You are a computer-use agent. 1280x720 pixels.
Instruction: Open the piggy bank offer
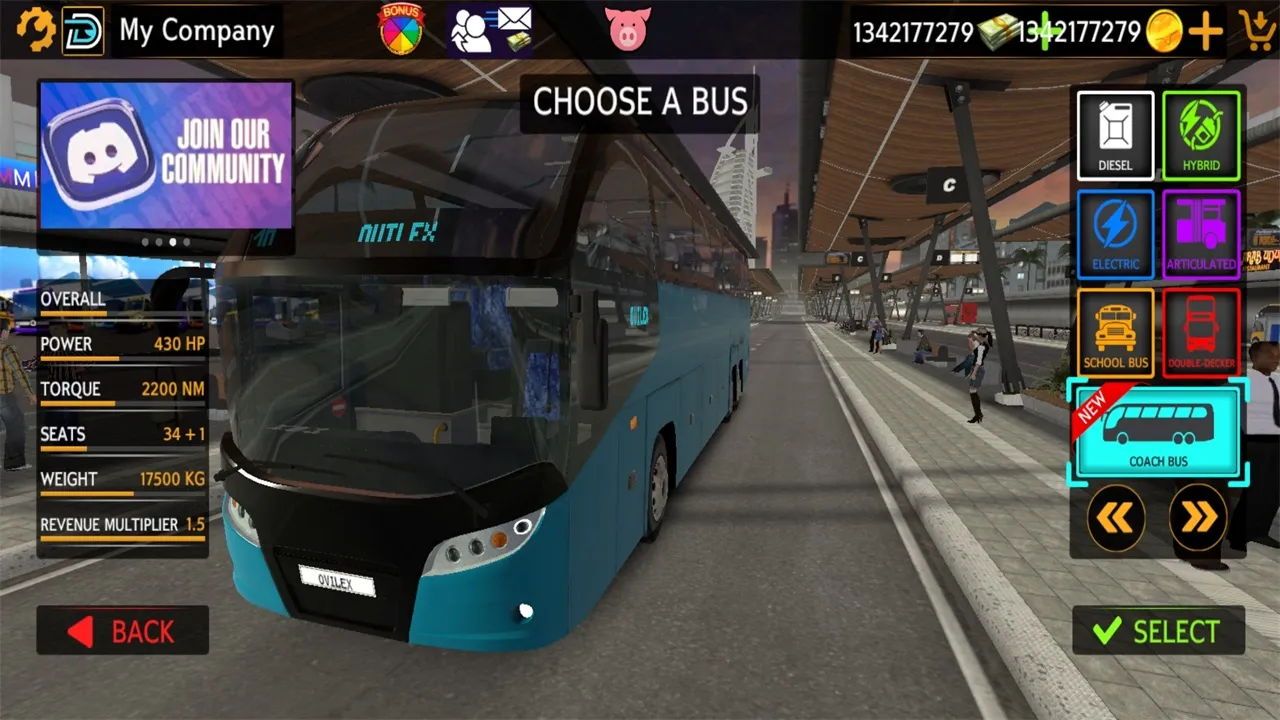[628, 27]
